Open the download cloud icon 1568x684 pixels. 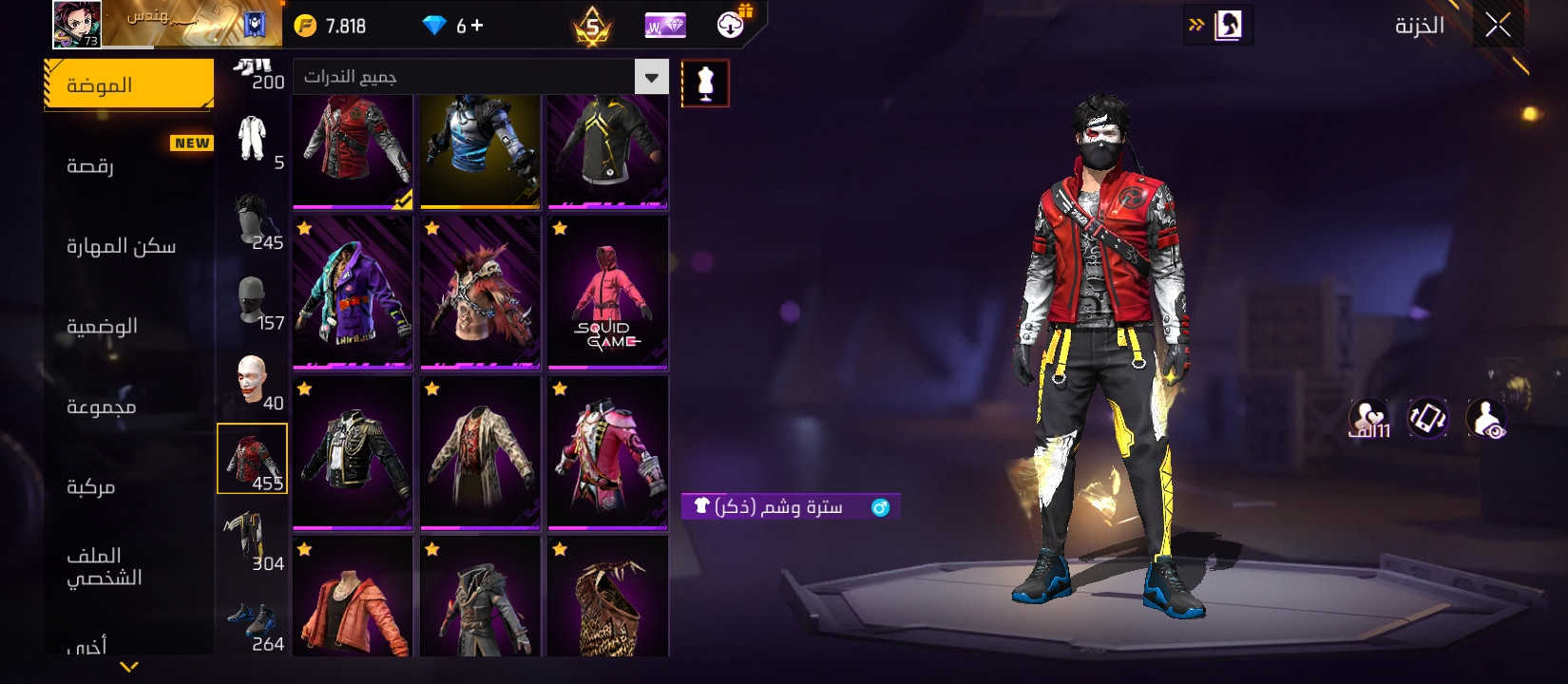731,26
